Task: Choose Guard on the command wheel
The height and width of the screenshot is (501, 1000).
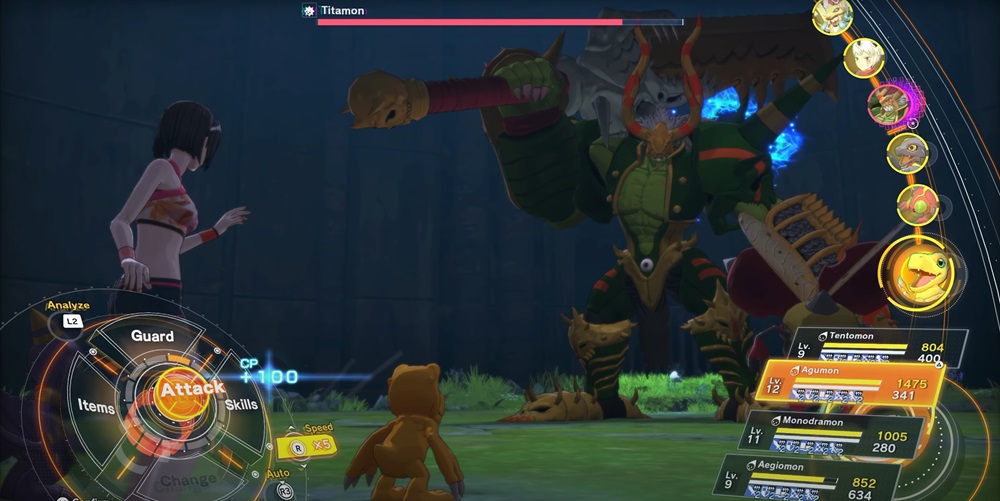Action: pyautogui.click(x=153, y=337)
